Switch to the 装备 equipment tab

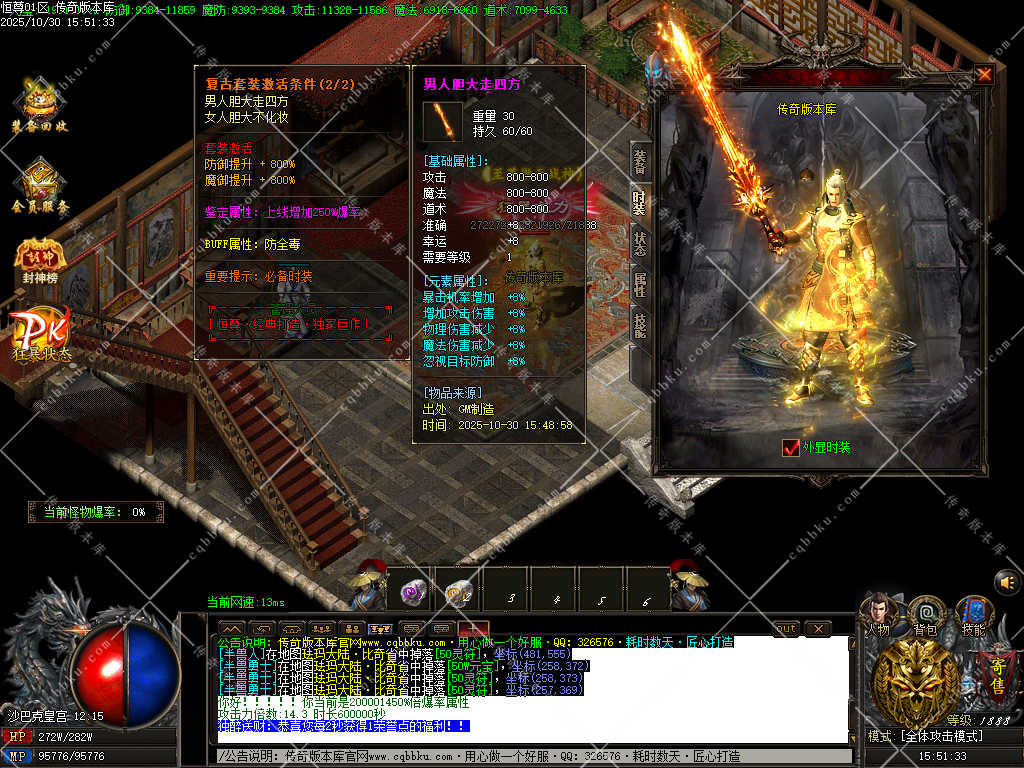point(639,163)
